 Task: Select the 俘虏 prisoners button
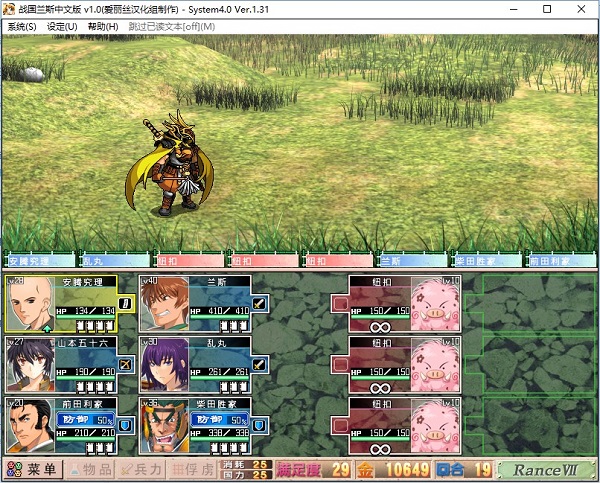193,470
